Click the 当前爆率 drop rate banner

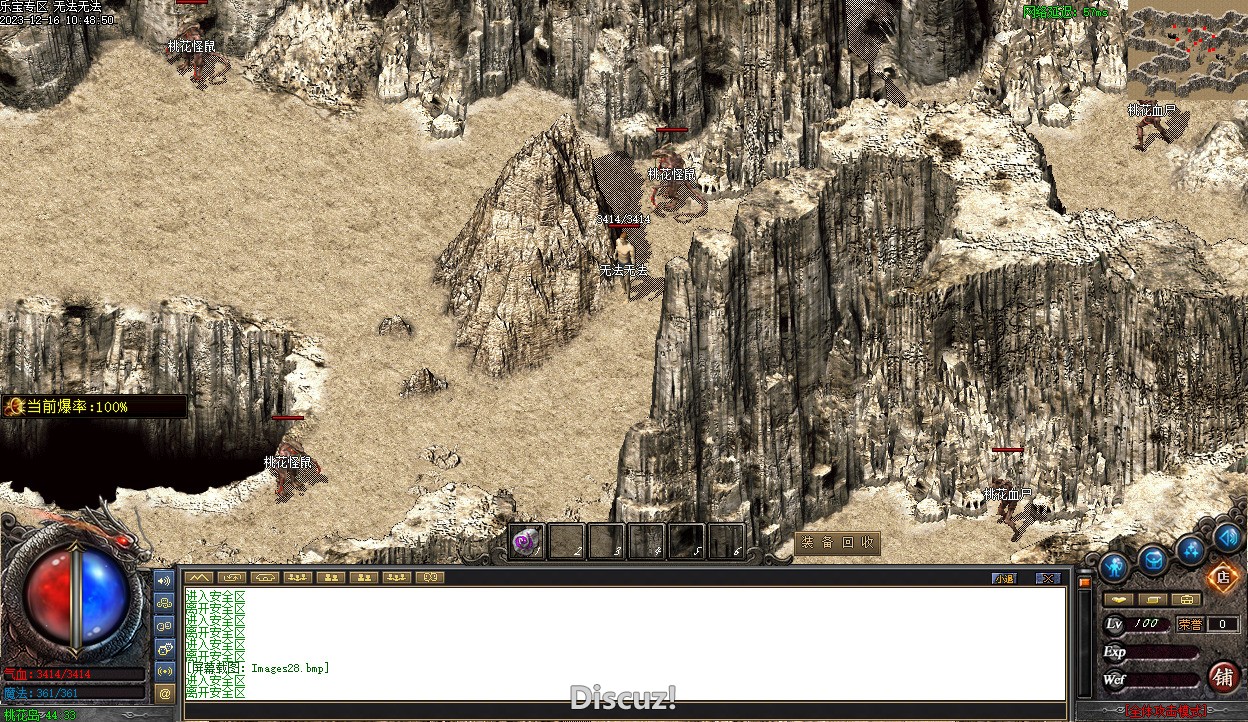95,407
